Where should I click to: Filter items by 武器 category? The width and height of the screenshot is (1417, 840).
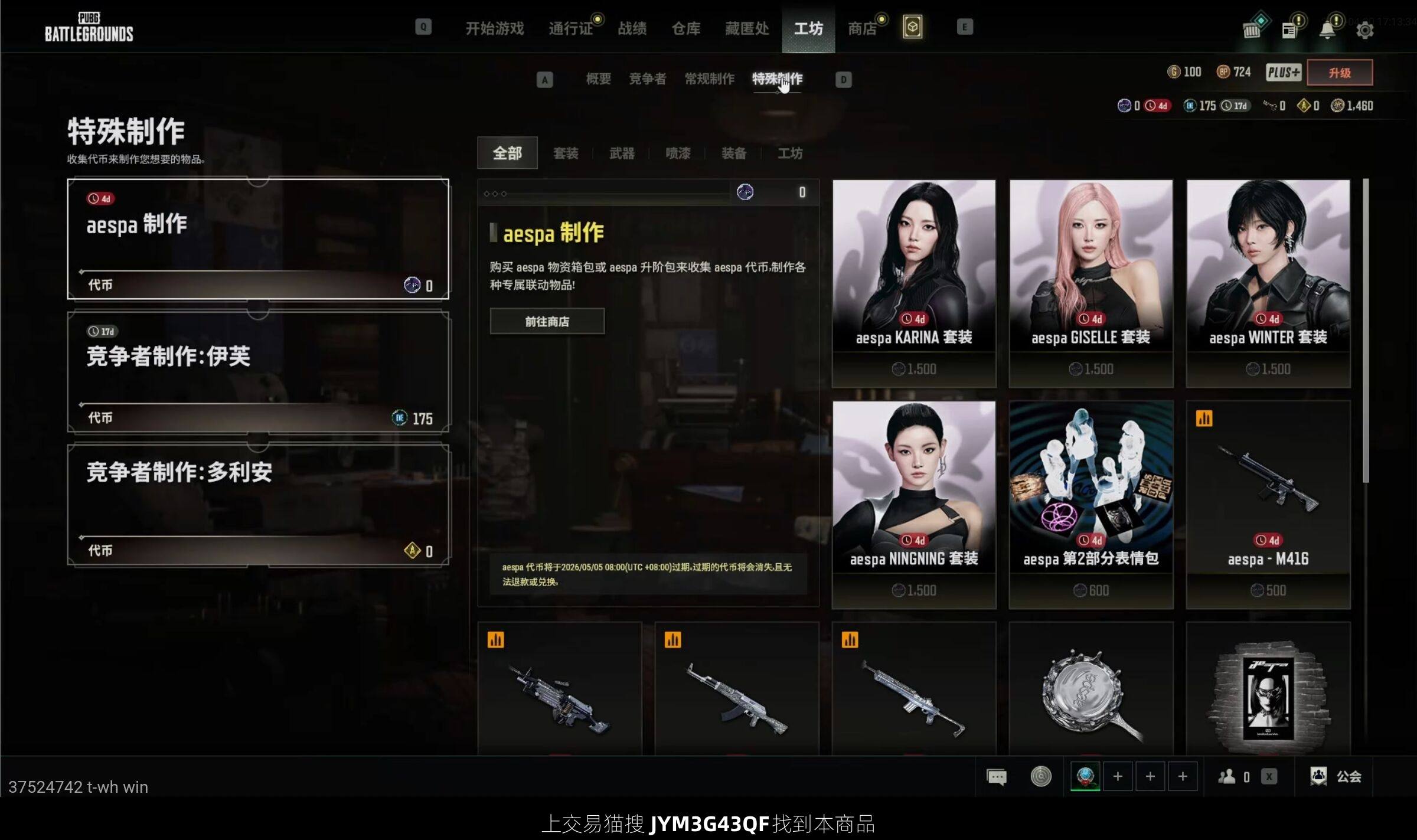(622, 153)
